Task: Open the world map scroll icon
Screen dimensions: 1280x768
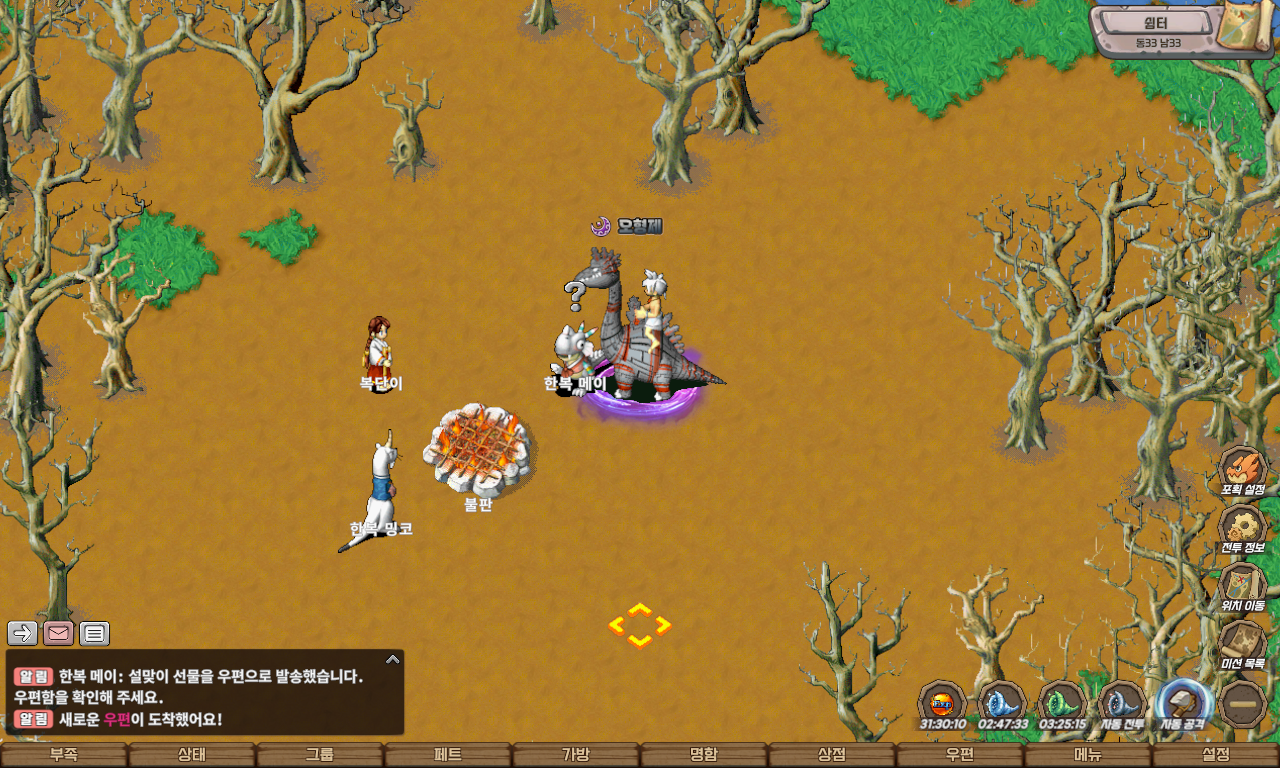Action: click(1246, 26)
